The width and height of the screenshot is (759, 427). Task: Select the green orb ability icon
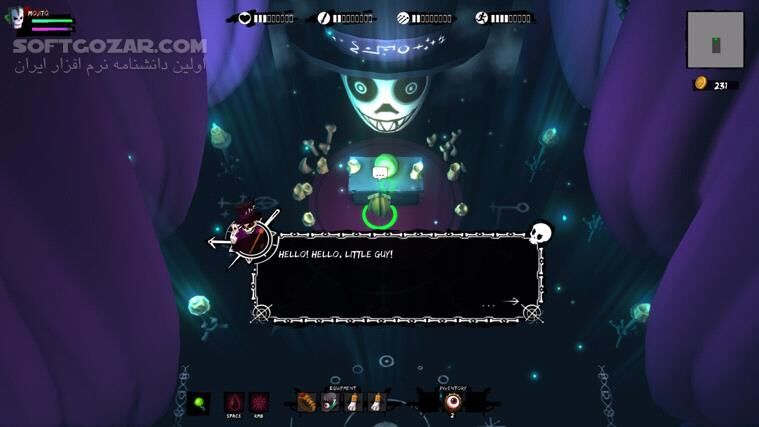pos(199,402)
